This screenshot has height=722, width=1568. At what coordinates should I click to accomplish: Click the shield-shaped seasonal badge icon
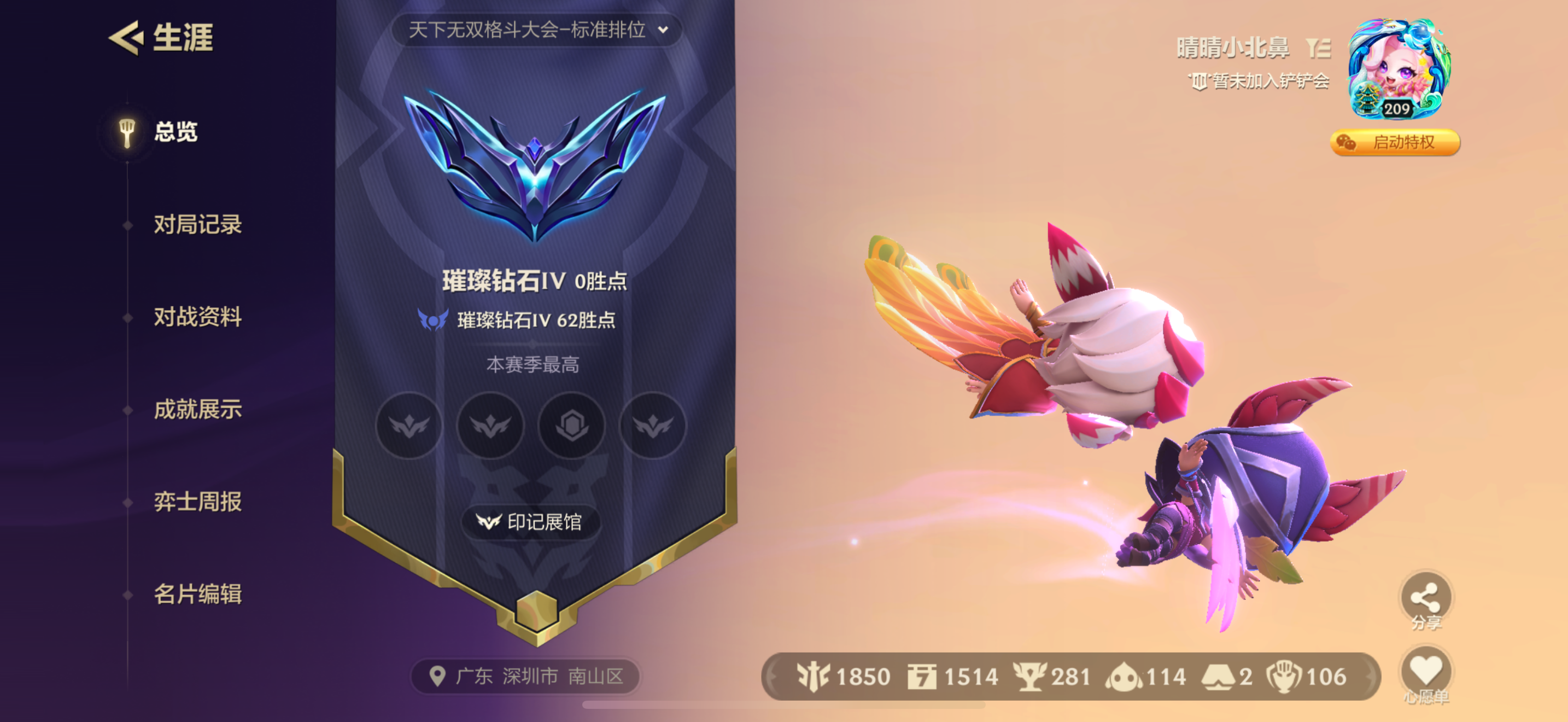pos(571,426)
